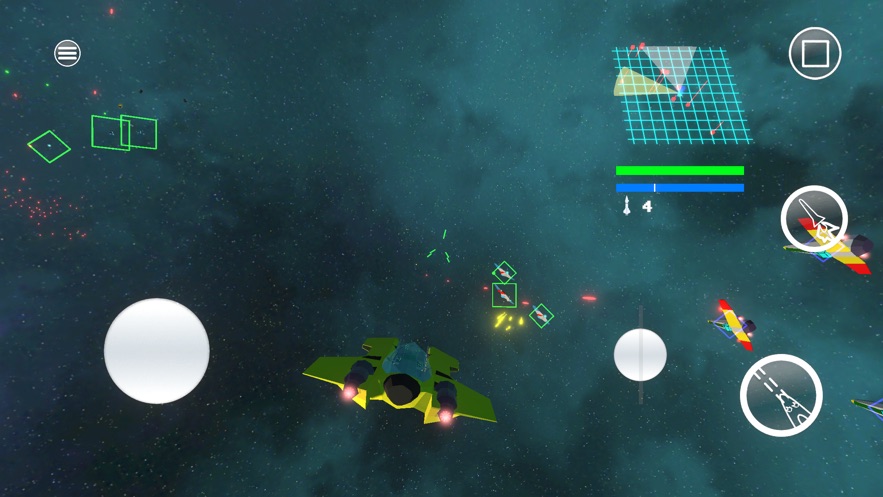
Task: Shoot the laser cannon button
Action: tap(781, 395)
